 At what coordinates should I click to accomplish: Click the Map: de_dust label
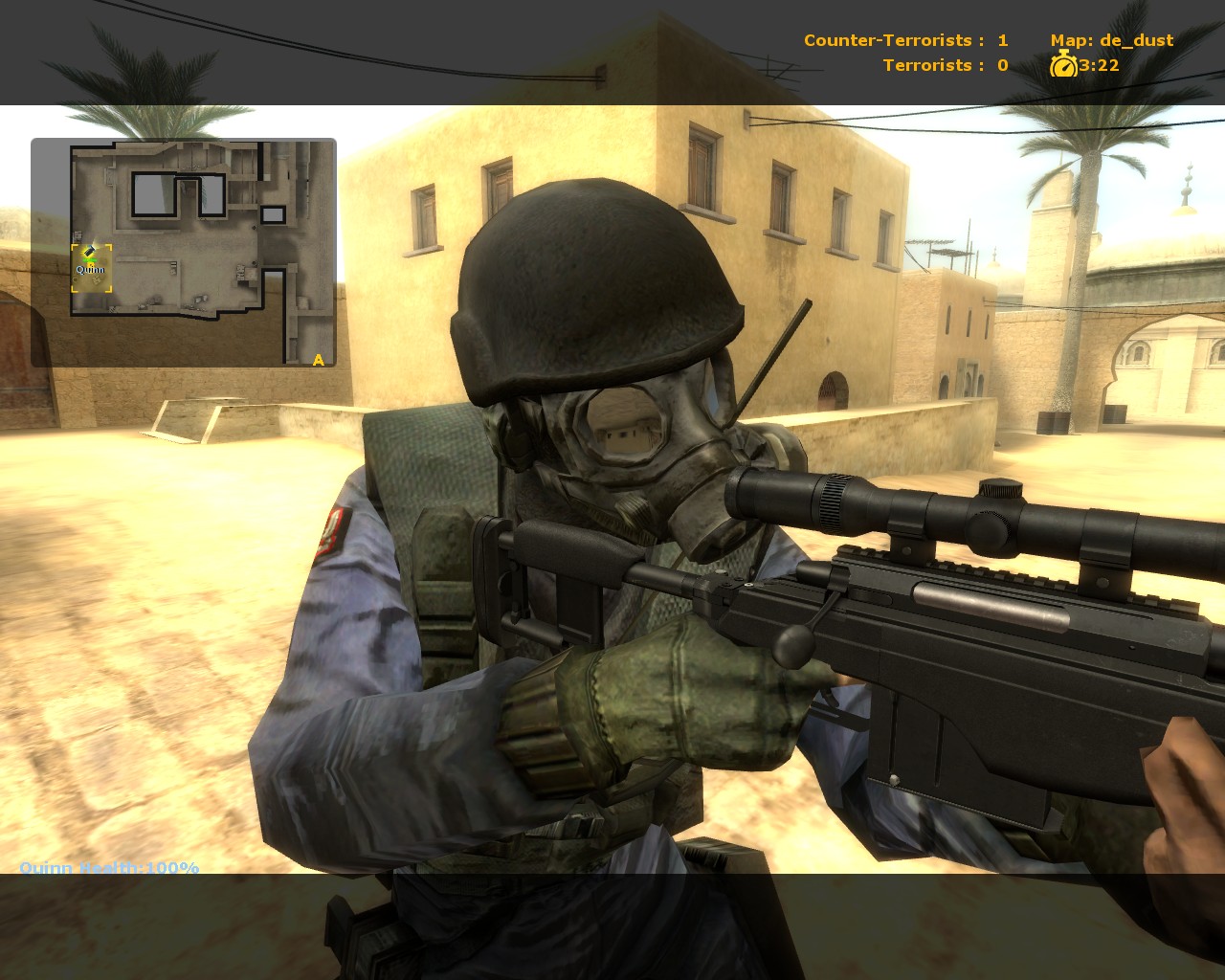point(1113,39)
